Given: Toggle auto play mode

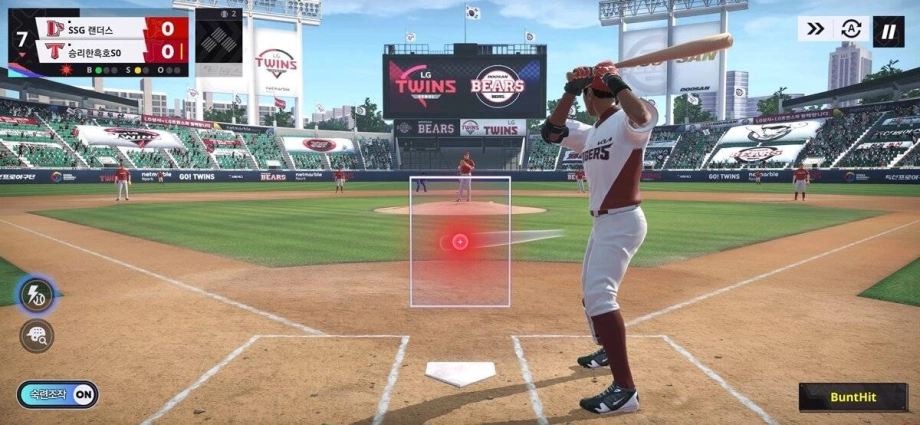Looking at the screenshot, I should tap(851, 29).
